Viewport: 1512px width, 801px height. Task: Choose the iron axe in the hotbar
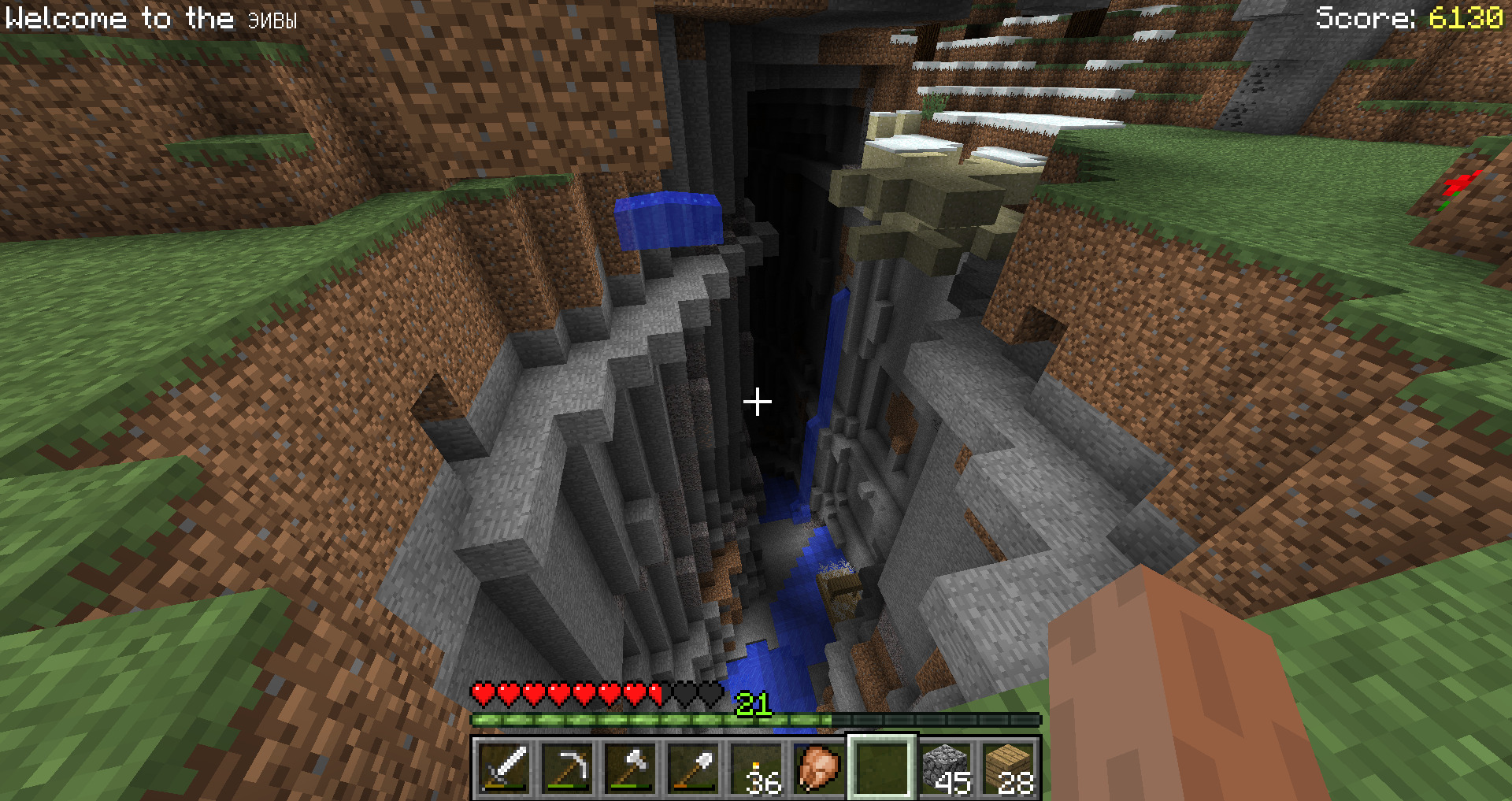[x=630, y=767]
